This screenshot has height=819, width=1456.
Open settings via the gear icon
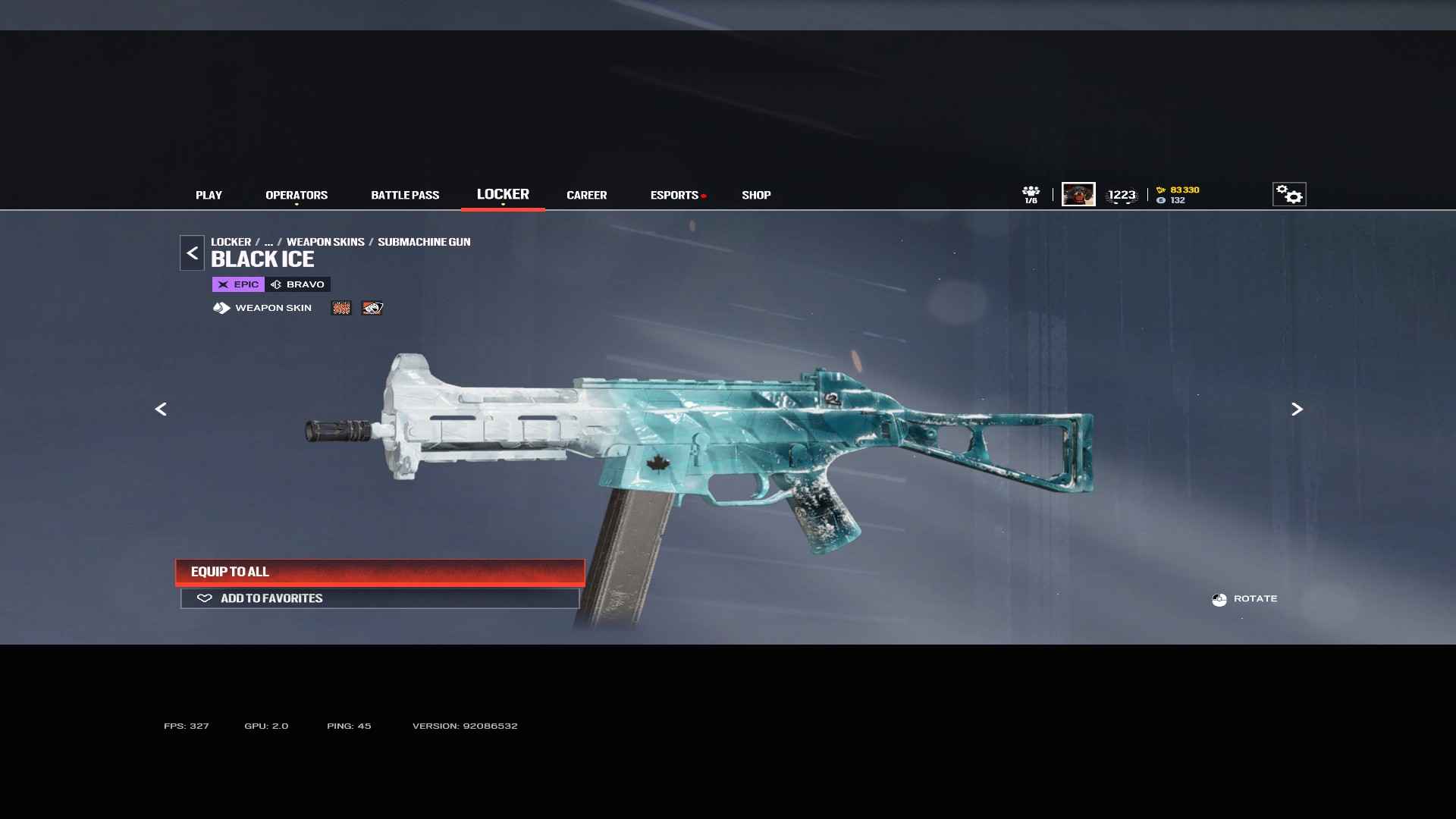(1289, 194)
